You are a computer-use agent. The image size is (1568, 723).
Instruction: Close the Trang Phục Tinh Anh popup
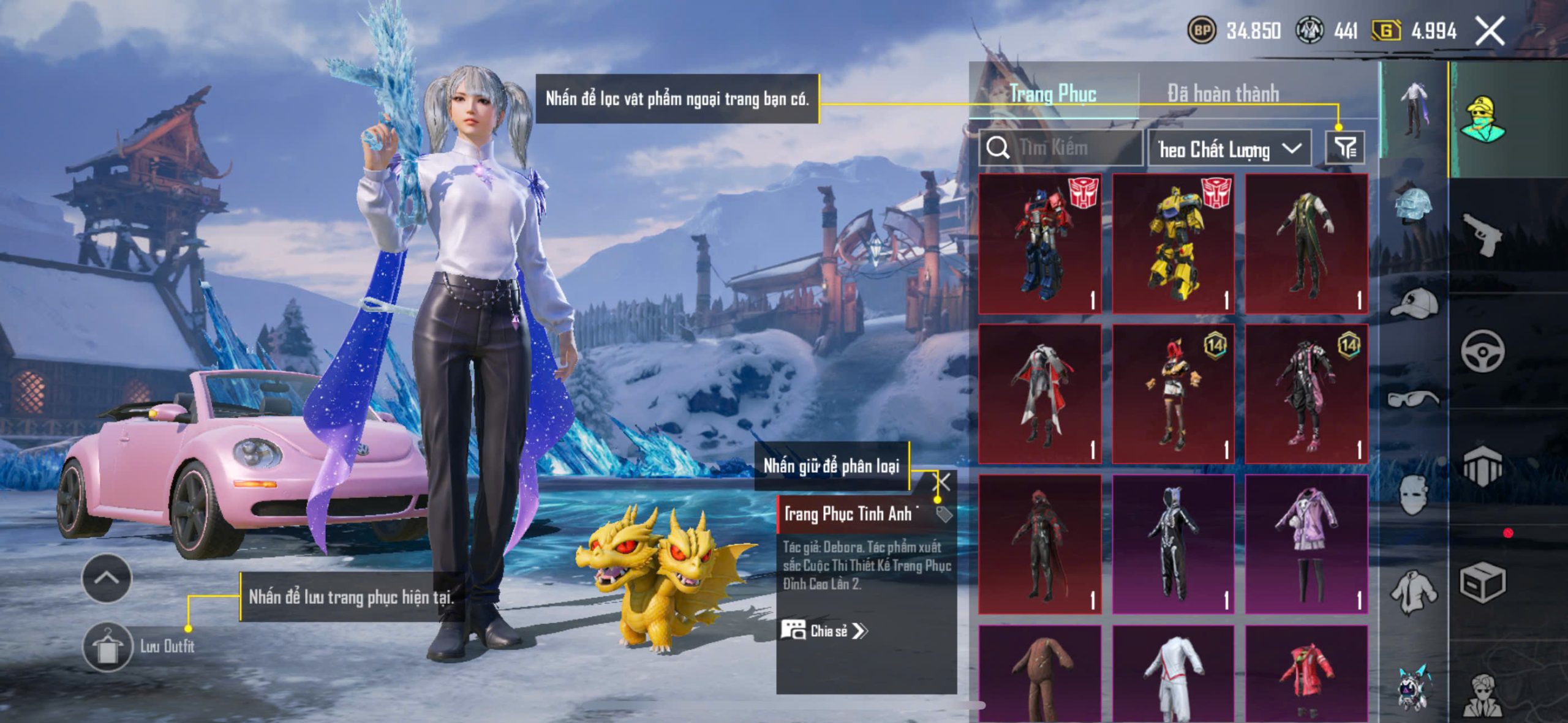pyautogui.click(x=941, y=482)
